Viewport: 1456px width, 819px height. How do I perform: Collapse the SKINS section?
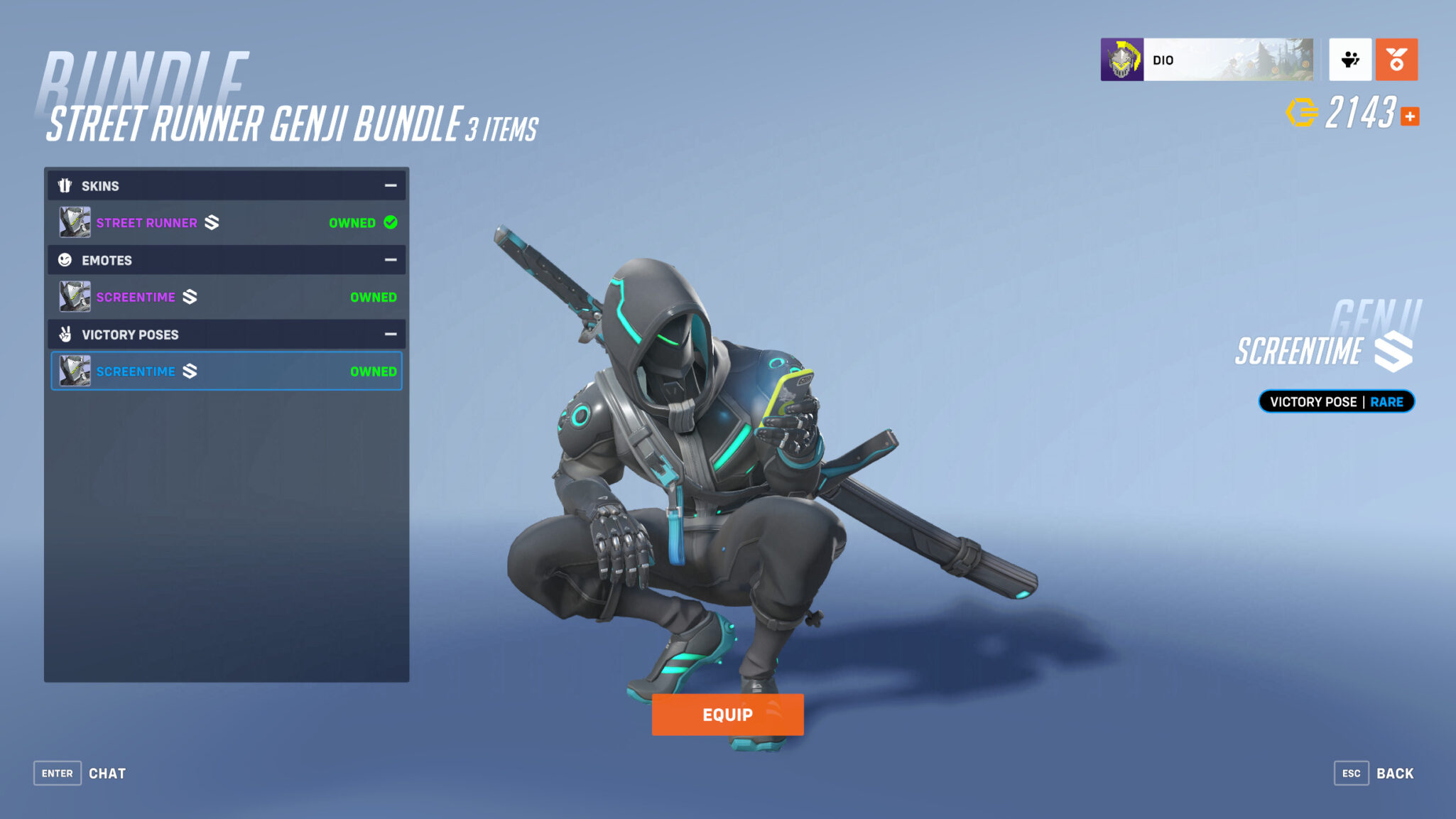click(391, 185)
